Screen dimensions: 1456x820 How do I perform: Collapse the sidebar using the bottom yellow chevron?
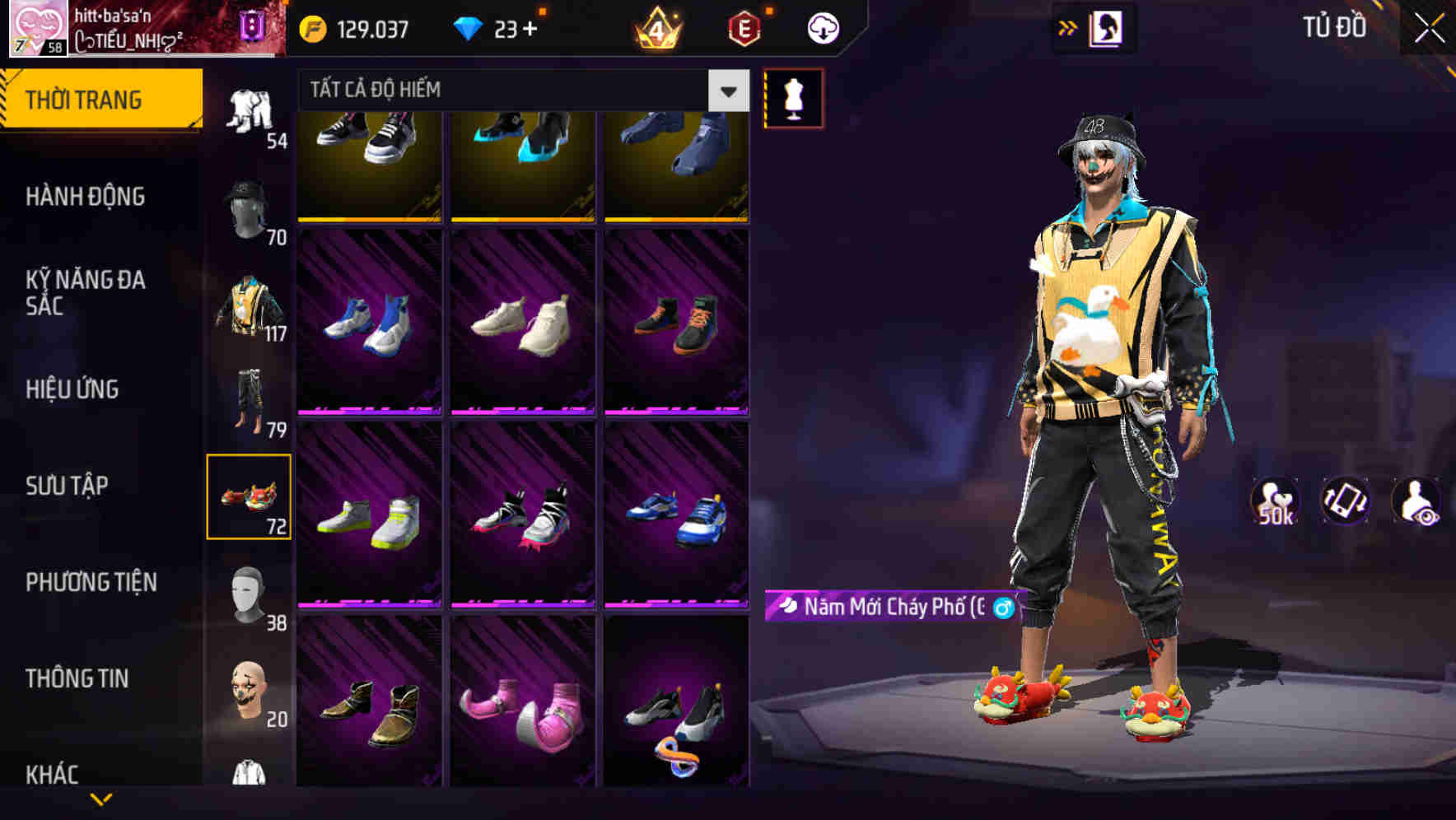pos(101,800)
